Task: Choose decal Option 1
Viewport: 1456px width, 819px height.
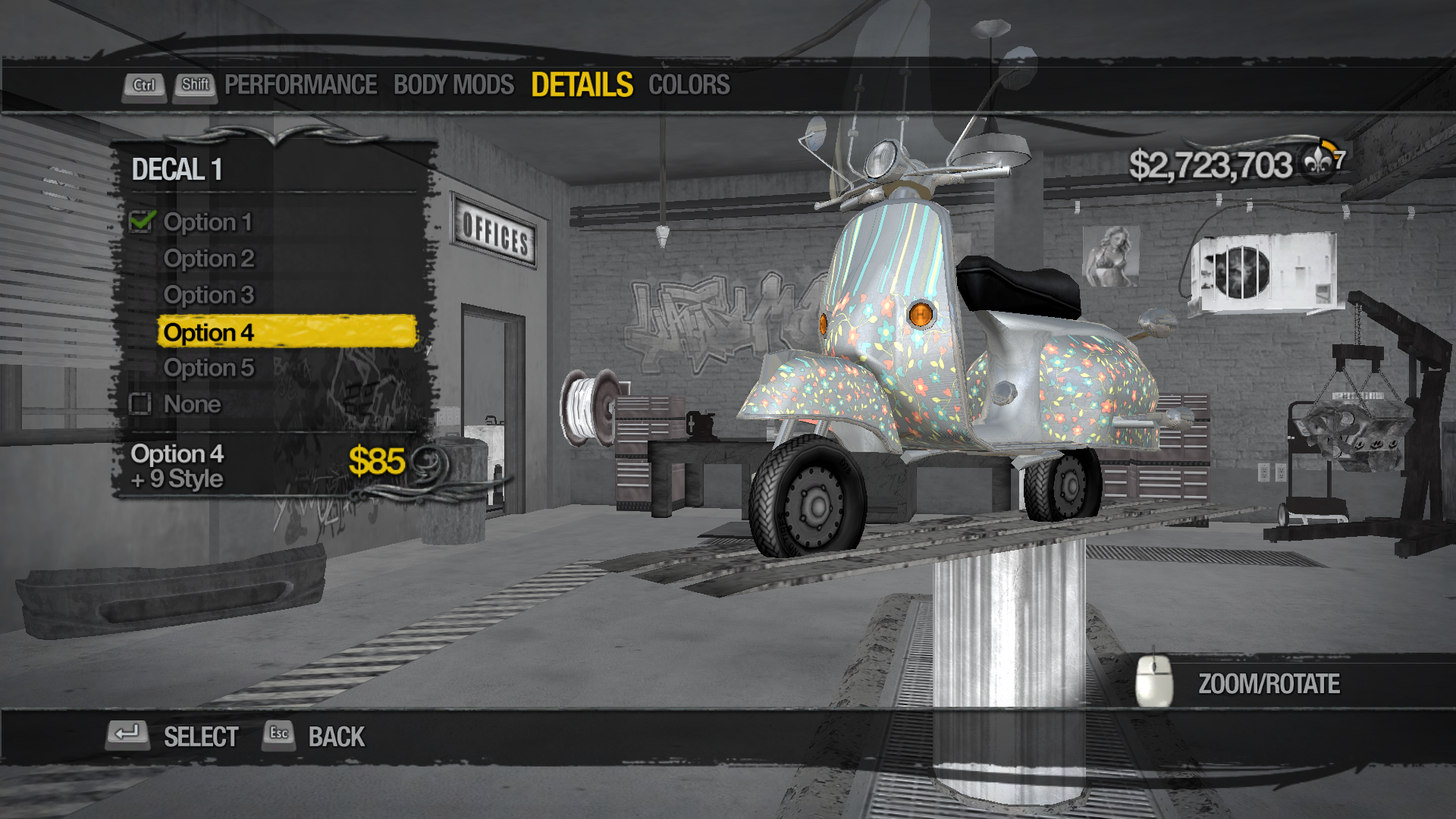Action: click(207, 222)
